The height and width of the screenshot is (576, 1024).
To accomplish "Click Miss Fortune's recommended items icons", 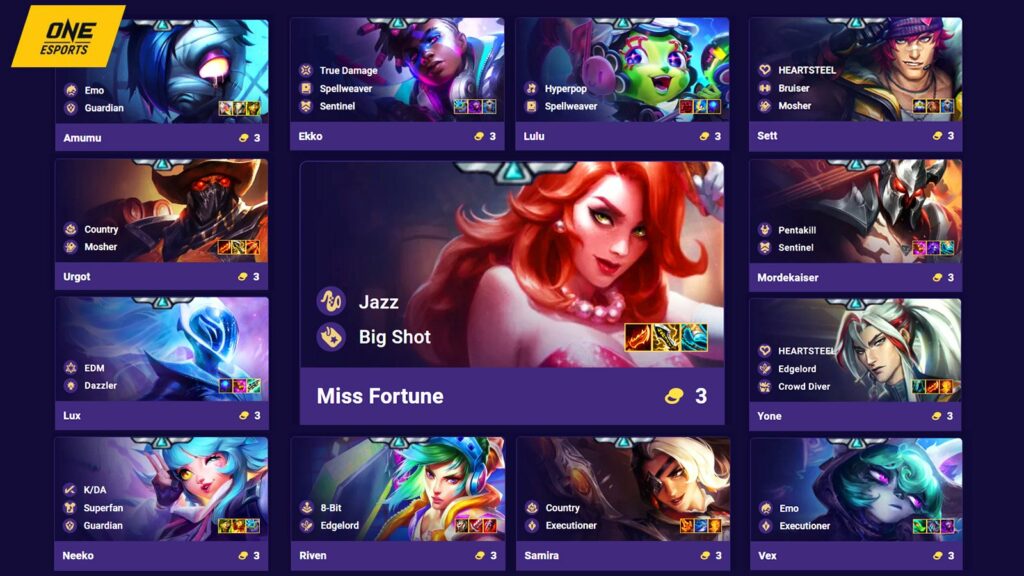I will [666, 338].
